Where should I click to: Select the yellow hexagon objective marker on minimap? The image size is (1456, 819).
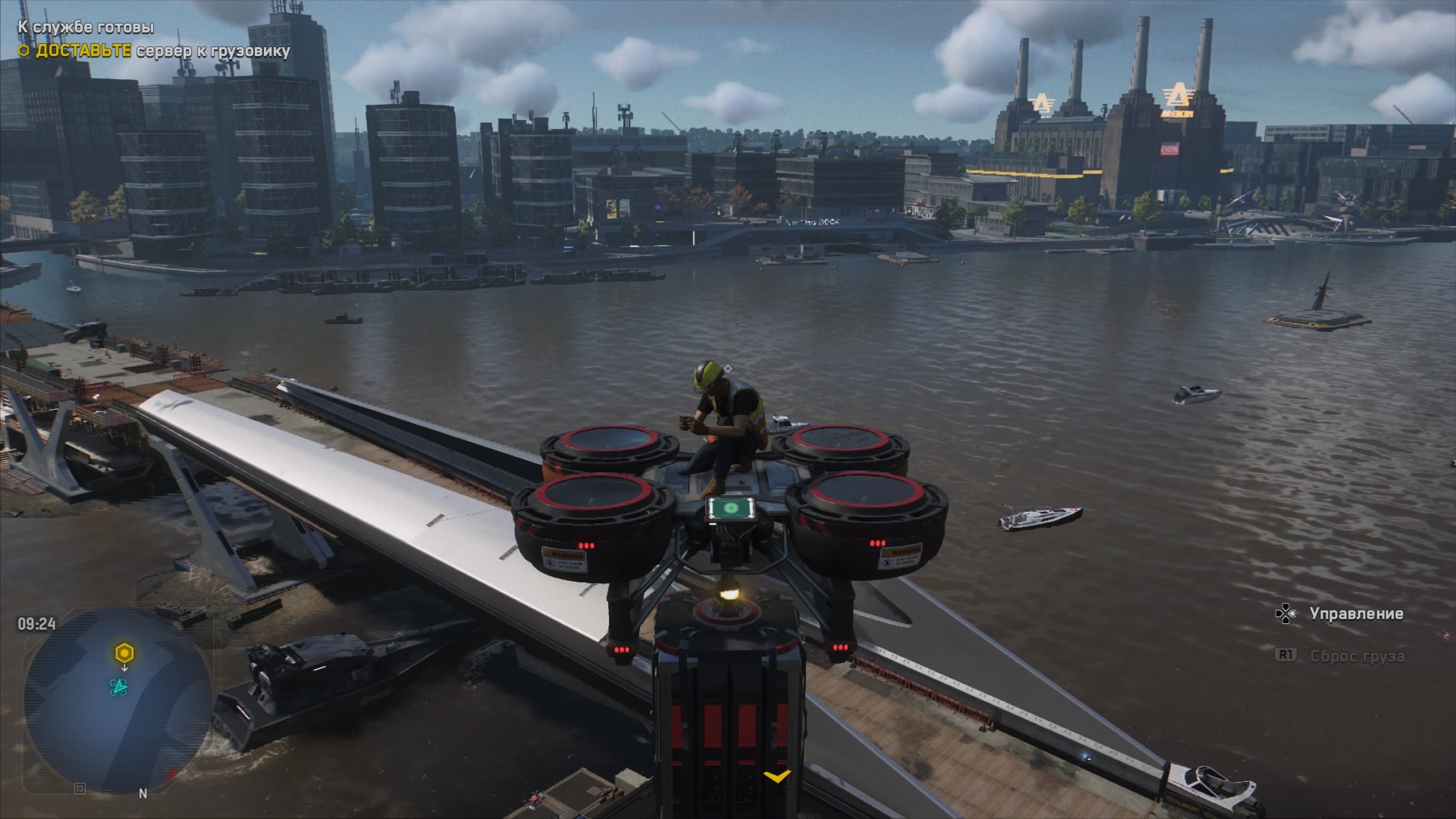pyautogui.click(x=124, y=653)
